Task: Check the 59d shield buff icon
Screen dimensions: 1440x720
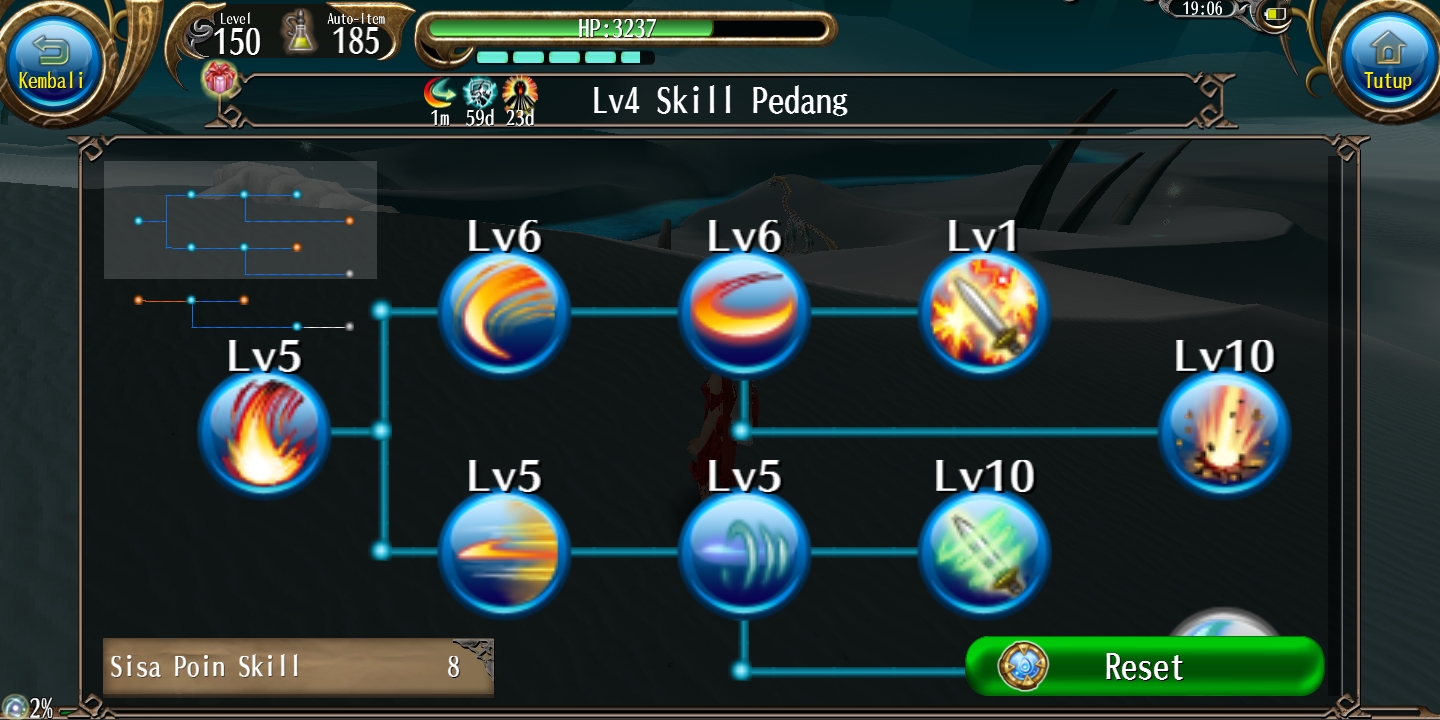Action: 481,94
